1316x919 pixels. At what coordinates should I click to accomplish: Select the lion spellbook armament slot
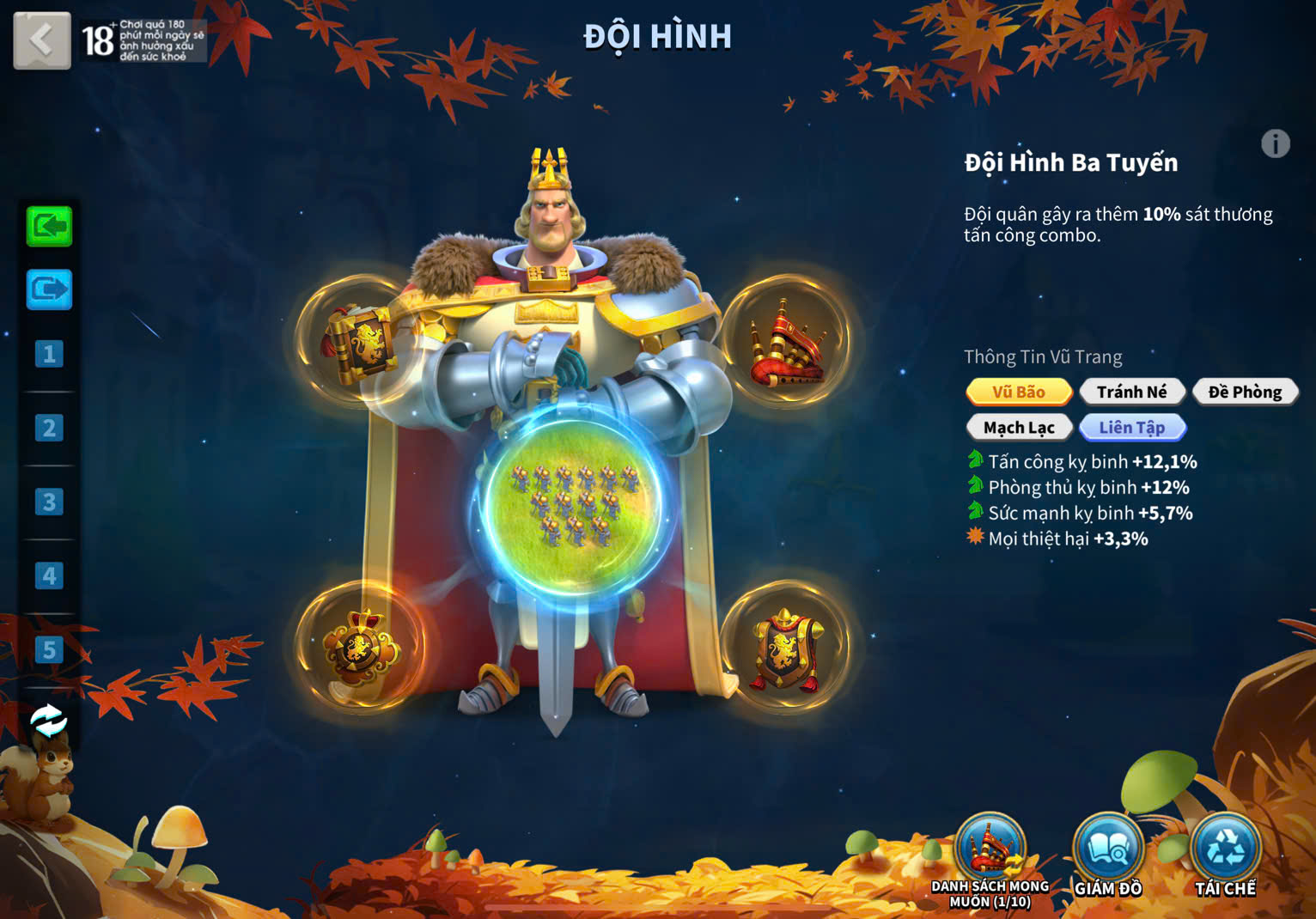(x=361, y=341)
